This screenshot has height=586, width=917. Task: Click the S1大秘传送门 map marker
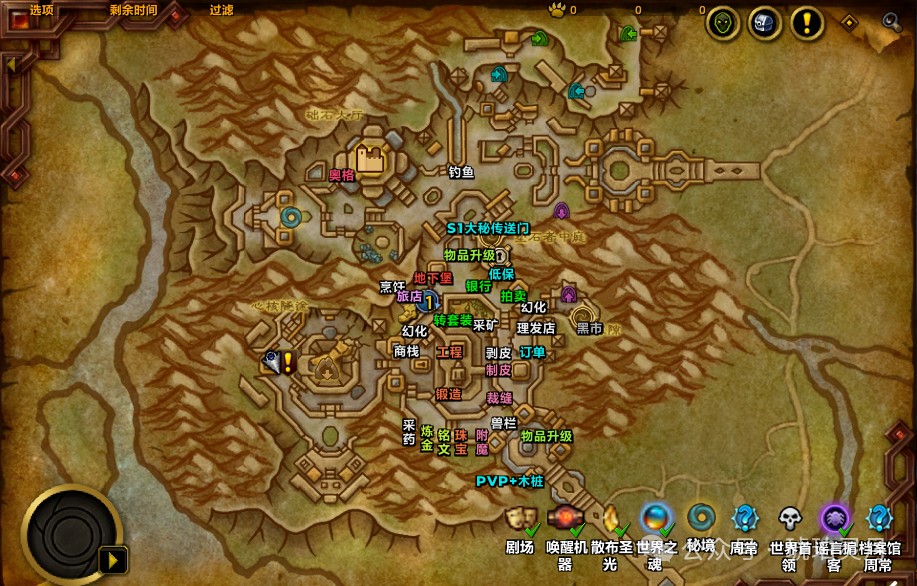coord(488,228)
